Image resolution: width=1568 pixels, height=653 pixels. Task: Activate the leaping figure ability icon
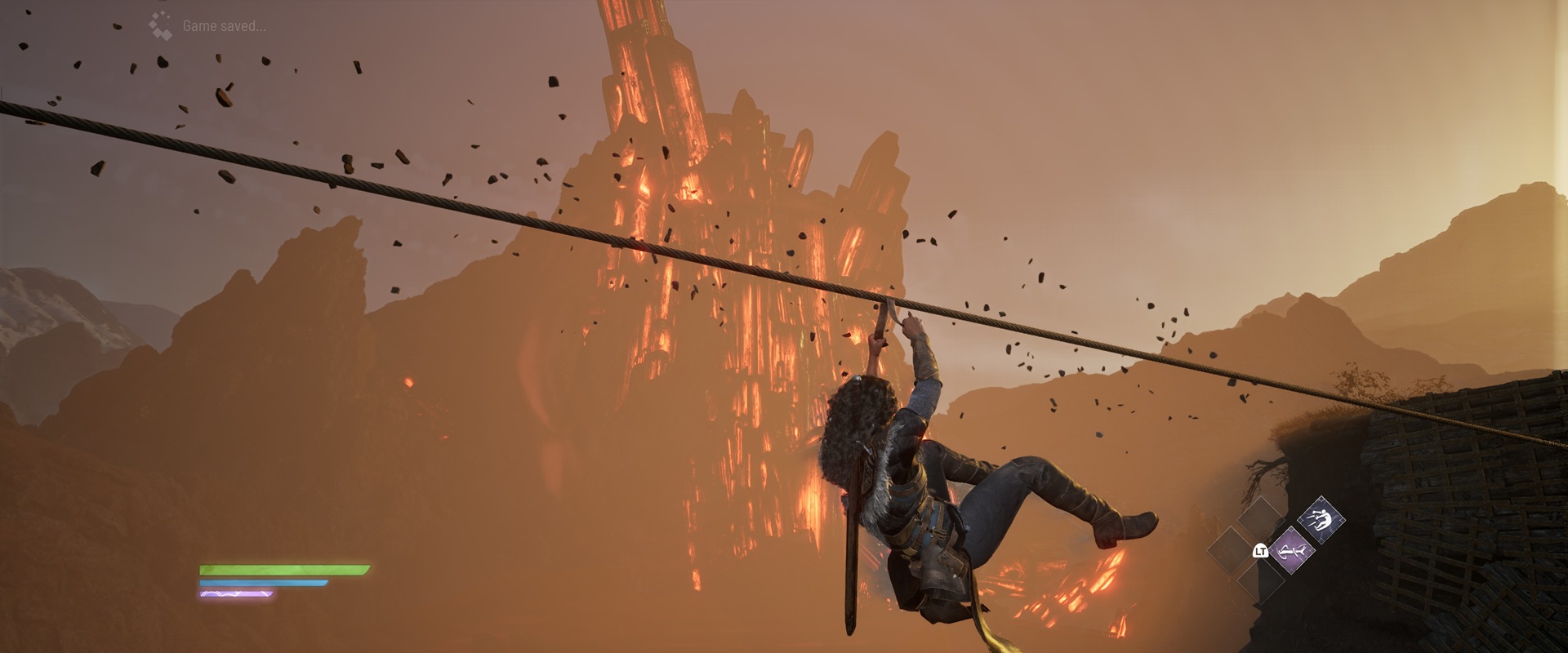1320,520
